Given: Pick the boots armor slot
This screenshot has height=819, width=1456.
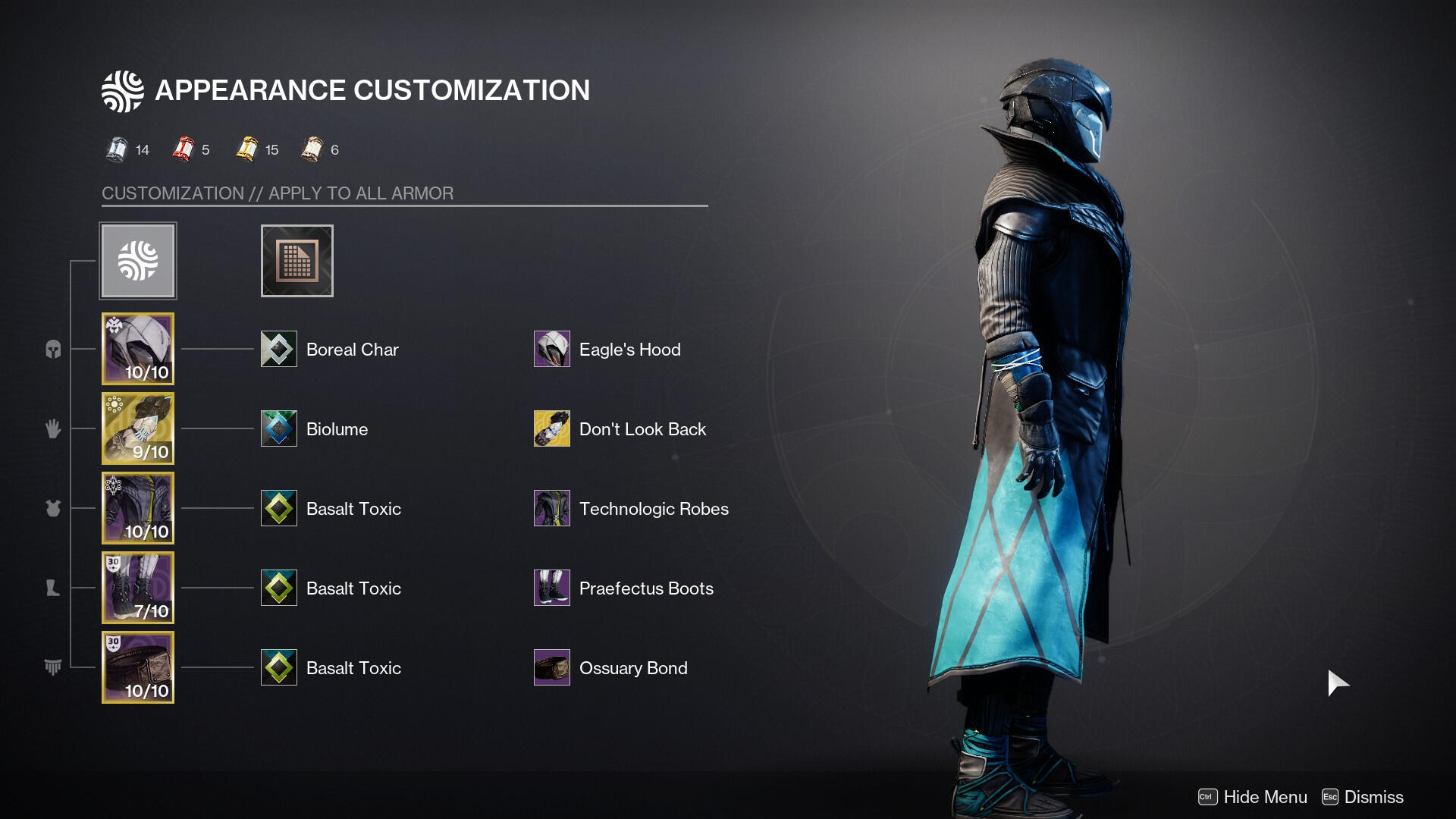Looking at the screenshot, I should [x=138, y=588].
